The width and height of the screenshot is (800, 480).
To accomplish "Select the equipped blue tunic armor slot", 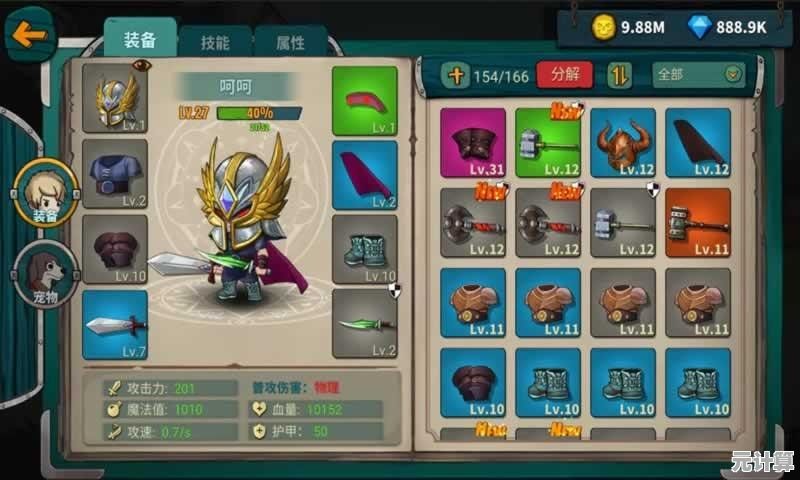I will coord(115,173).
